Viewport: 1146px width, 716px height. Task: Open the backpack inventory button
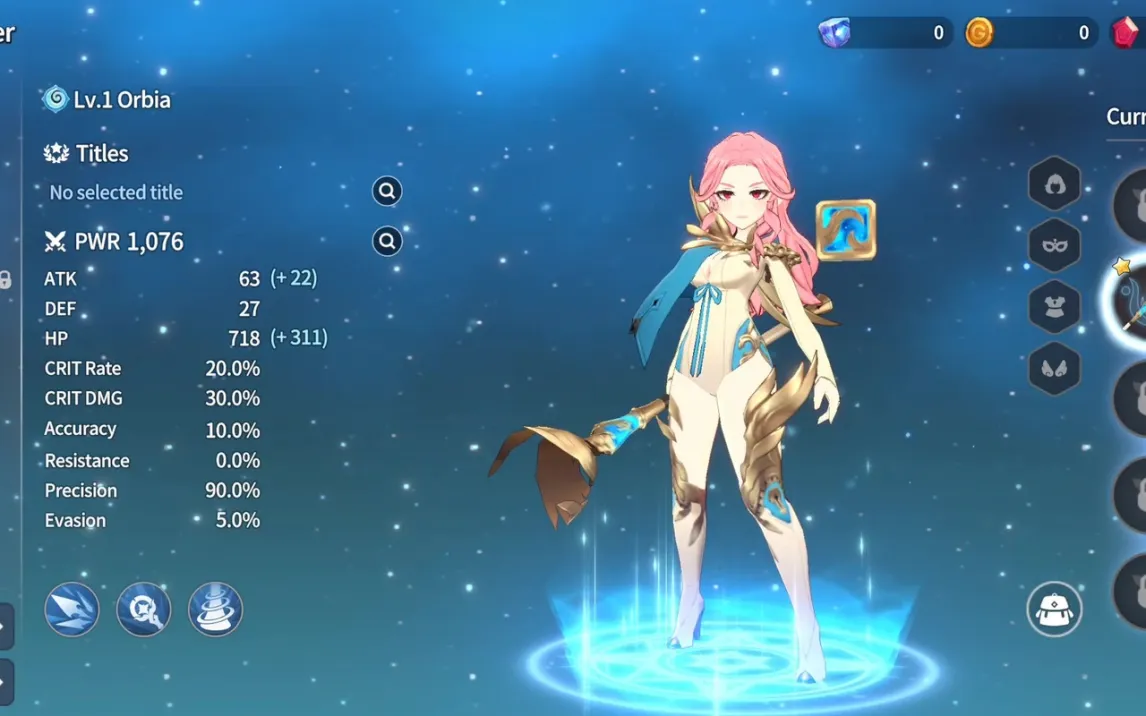point(1054,609)
